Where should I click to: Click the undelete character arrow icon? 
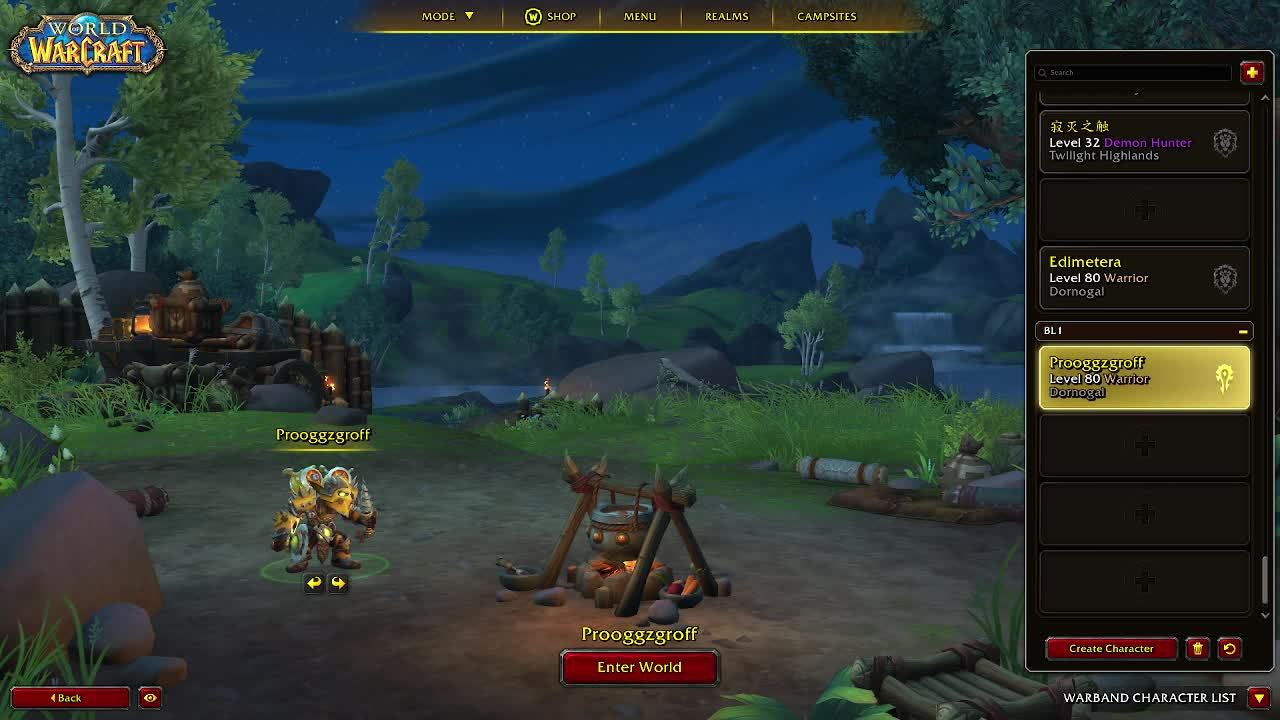1229,648
